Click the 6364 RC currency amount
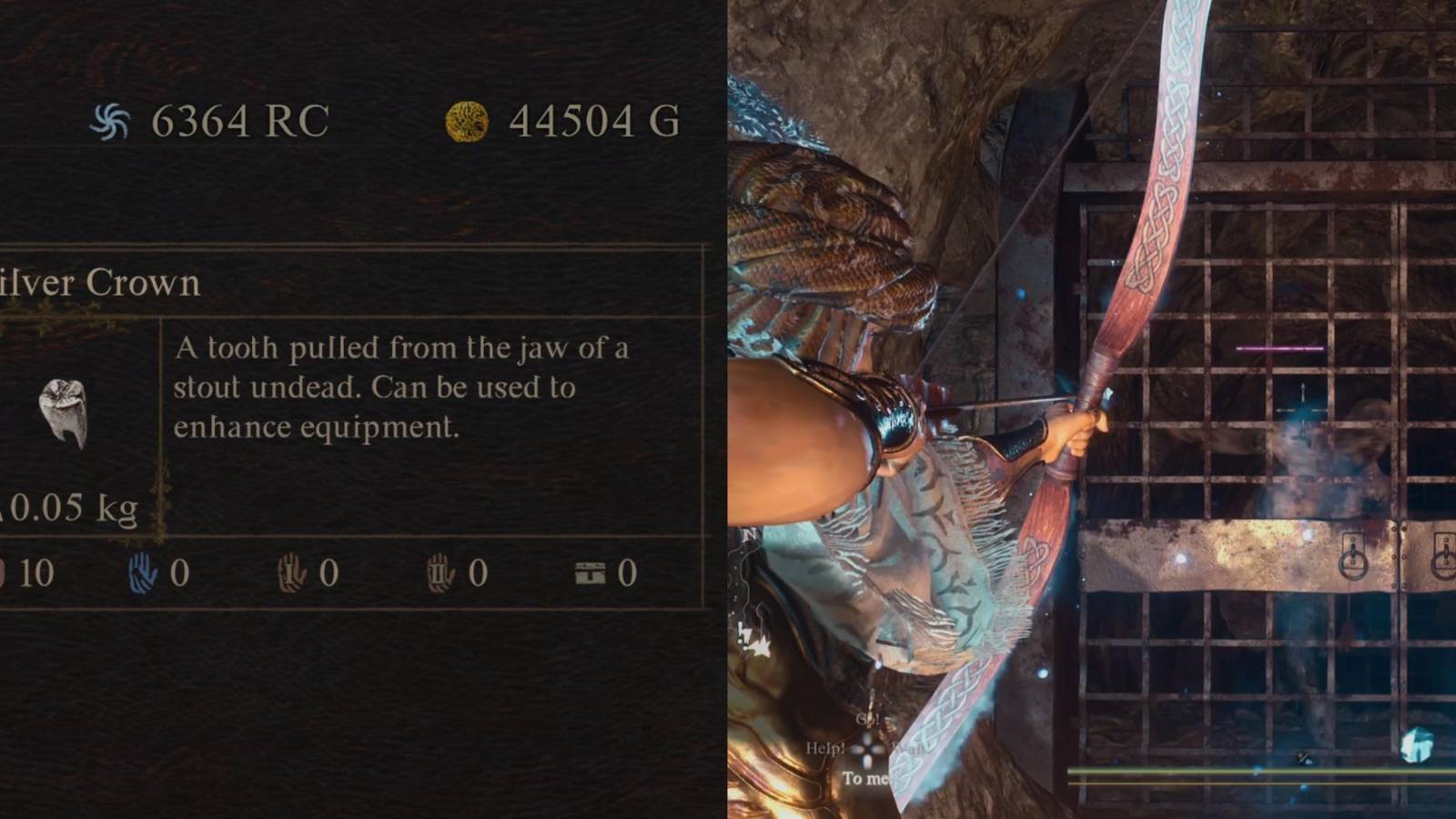This screenshot has width=1456, height=819. click(x=240, y=118)
